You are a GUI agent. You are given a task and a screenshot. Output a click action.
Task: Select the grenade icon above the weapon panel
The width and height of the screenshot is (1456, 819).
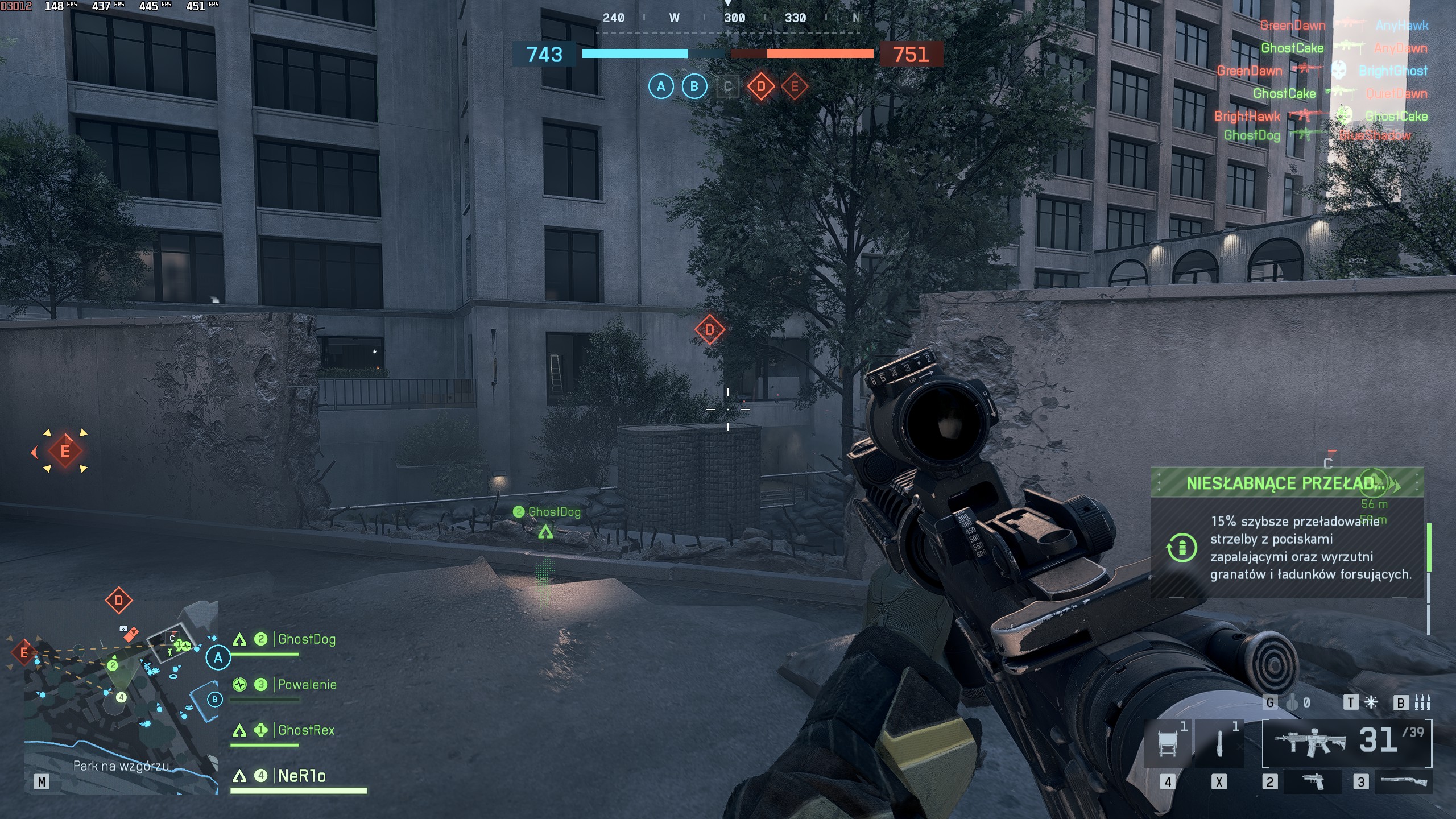pos(1292,703)
